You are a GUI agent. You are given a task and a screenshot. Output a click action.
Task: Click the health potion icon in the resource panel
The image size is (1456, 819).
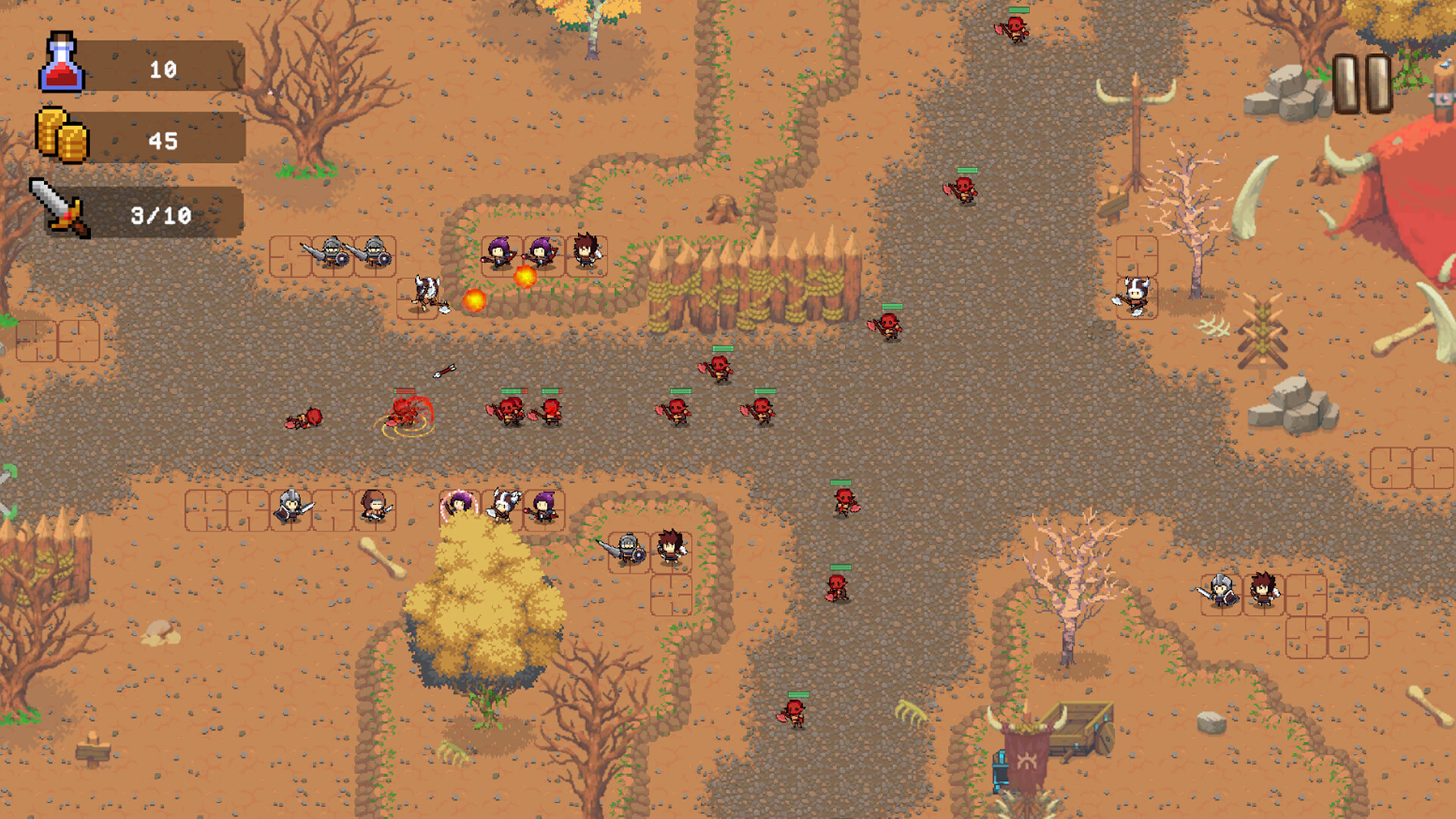[x=61, y=64]
